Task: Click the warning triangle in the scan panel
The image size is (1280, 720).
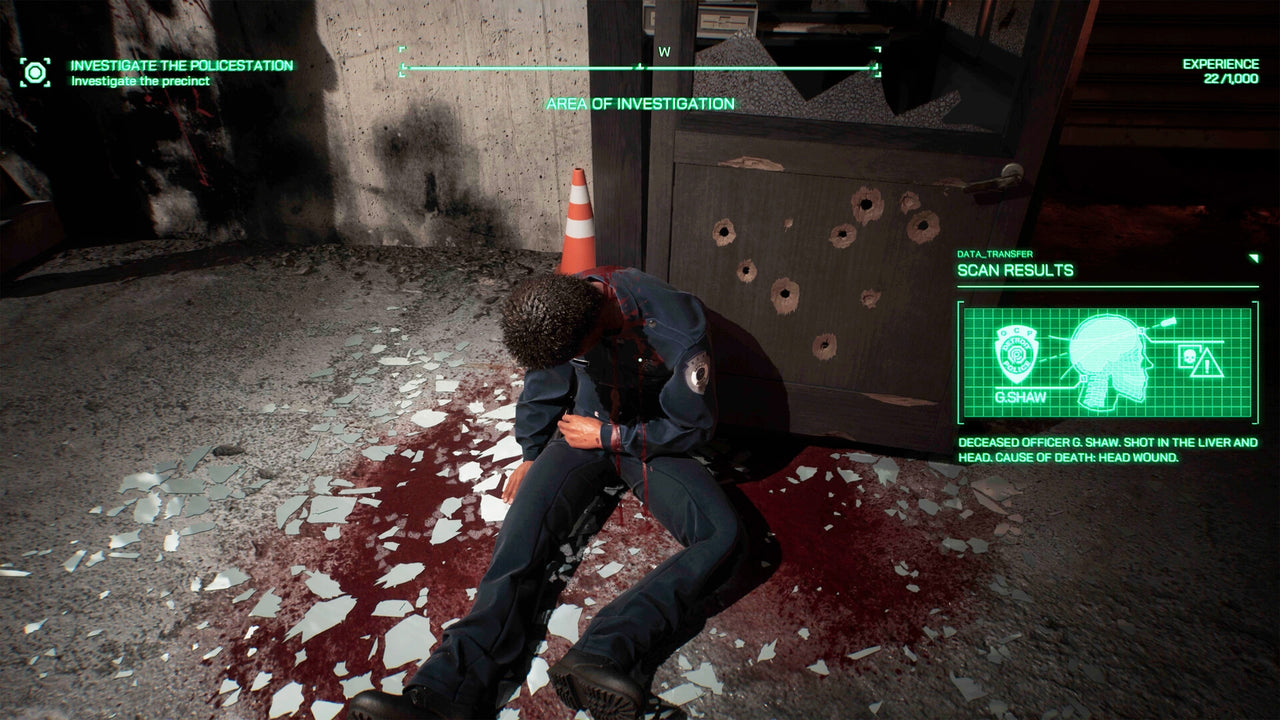Action: coord(1206,366)
